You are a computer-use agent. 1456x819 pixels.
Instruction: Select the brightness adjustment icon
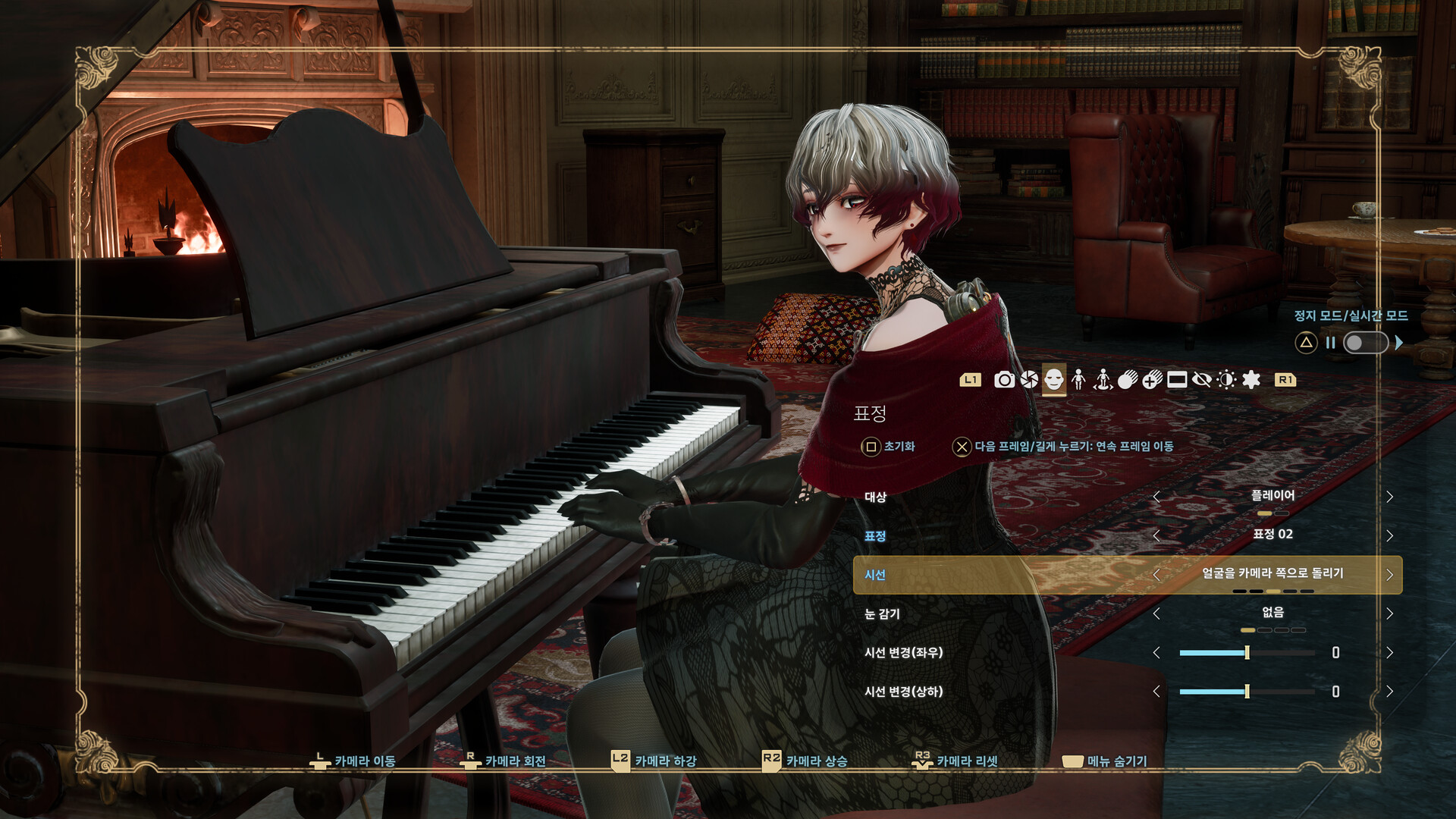click(1226, 381)
